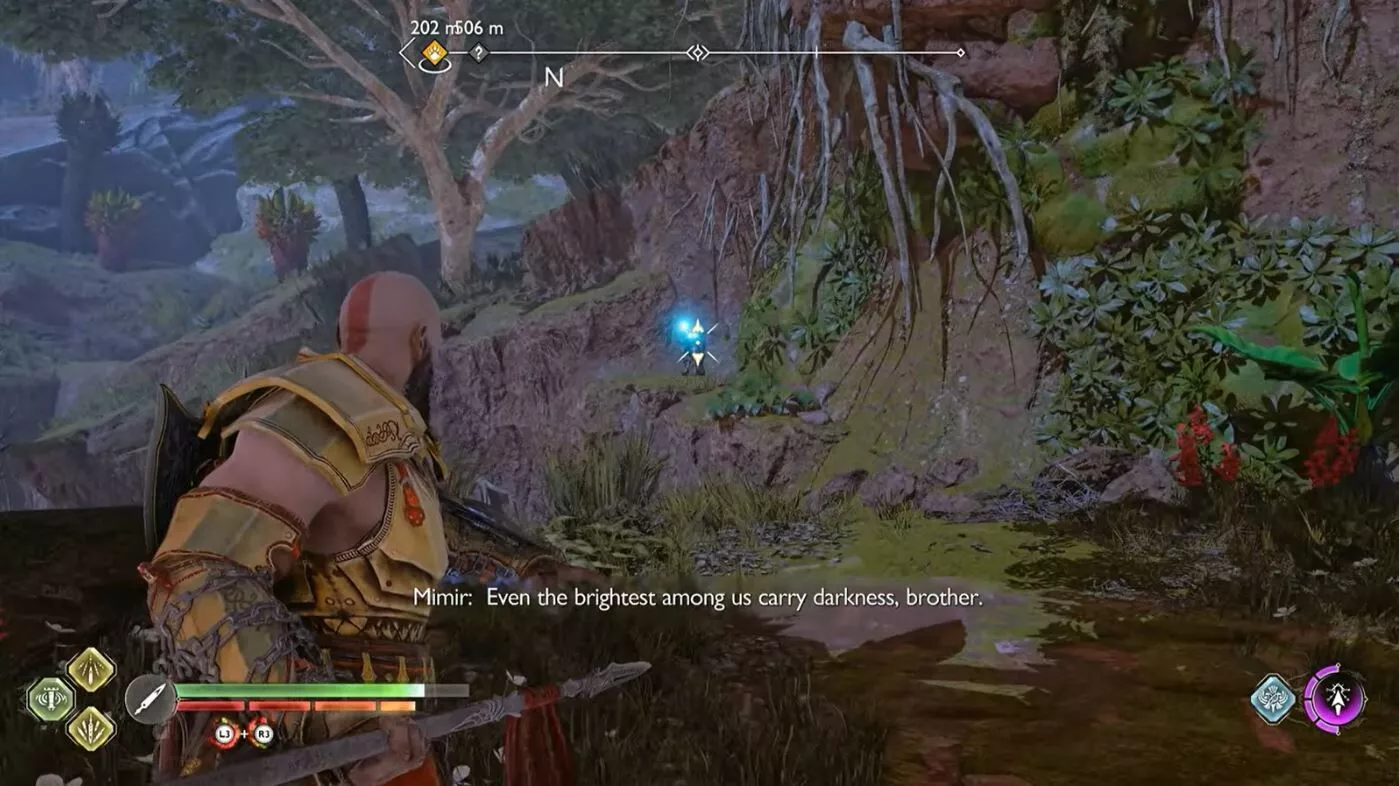
Task: Open the equipped spear weapon icon
Action: [x=150, y=699]
